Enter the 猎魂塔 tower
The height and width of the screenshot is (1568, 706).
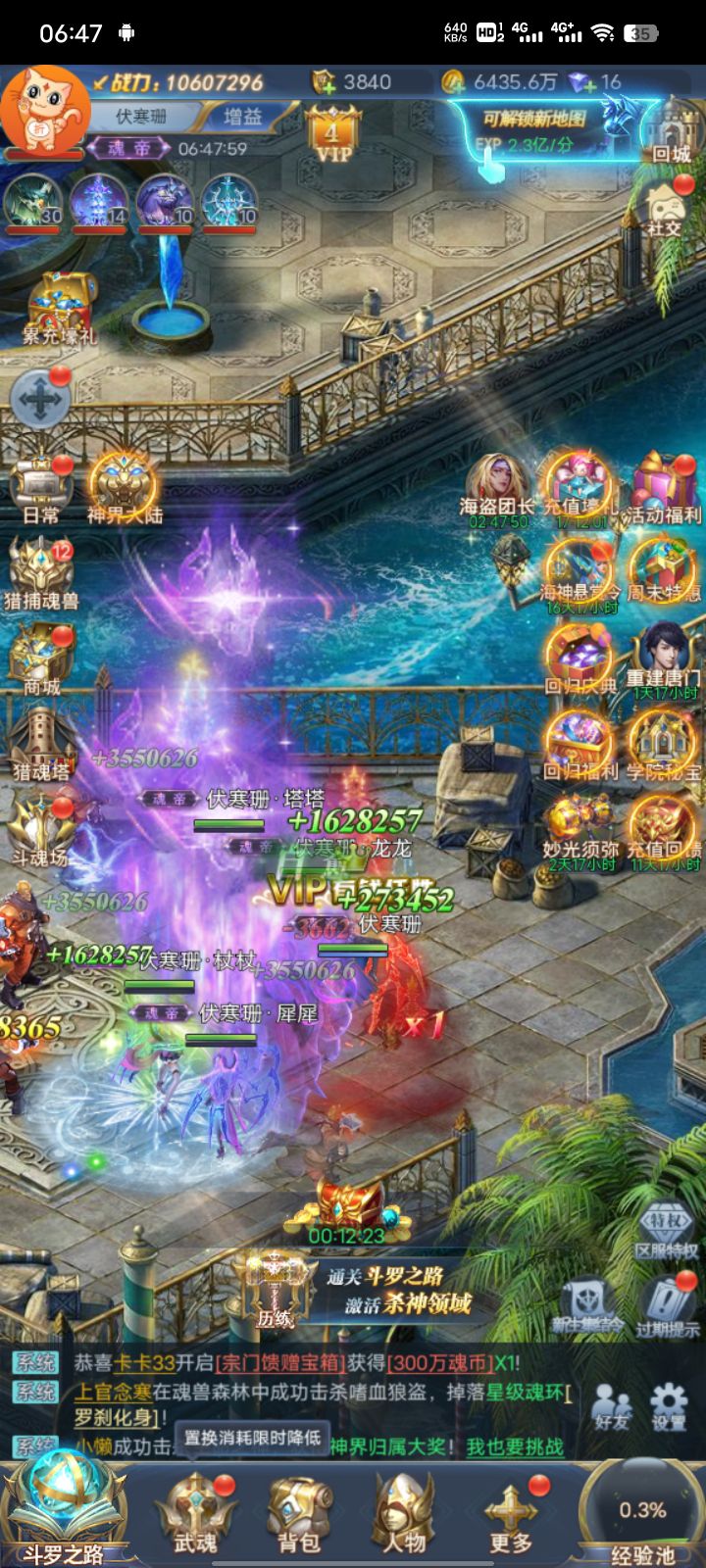40,745
